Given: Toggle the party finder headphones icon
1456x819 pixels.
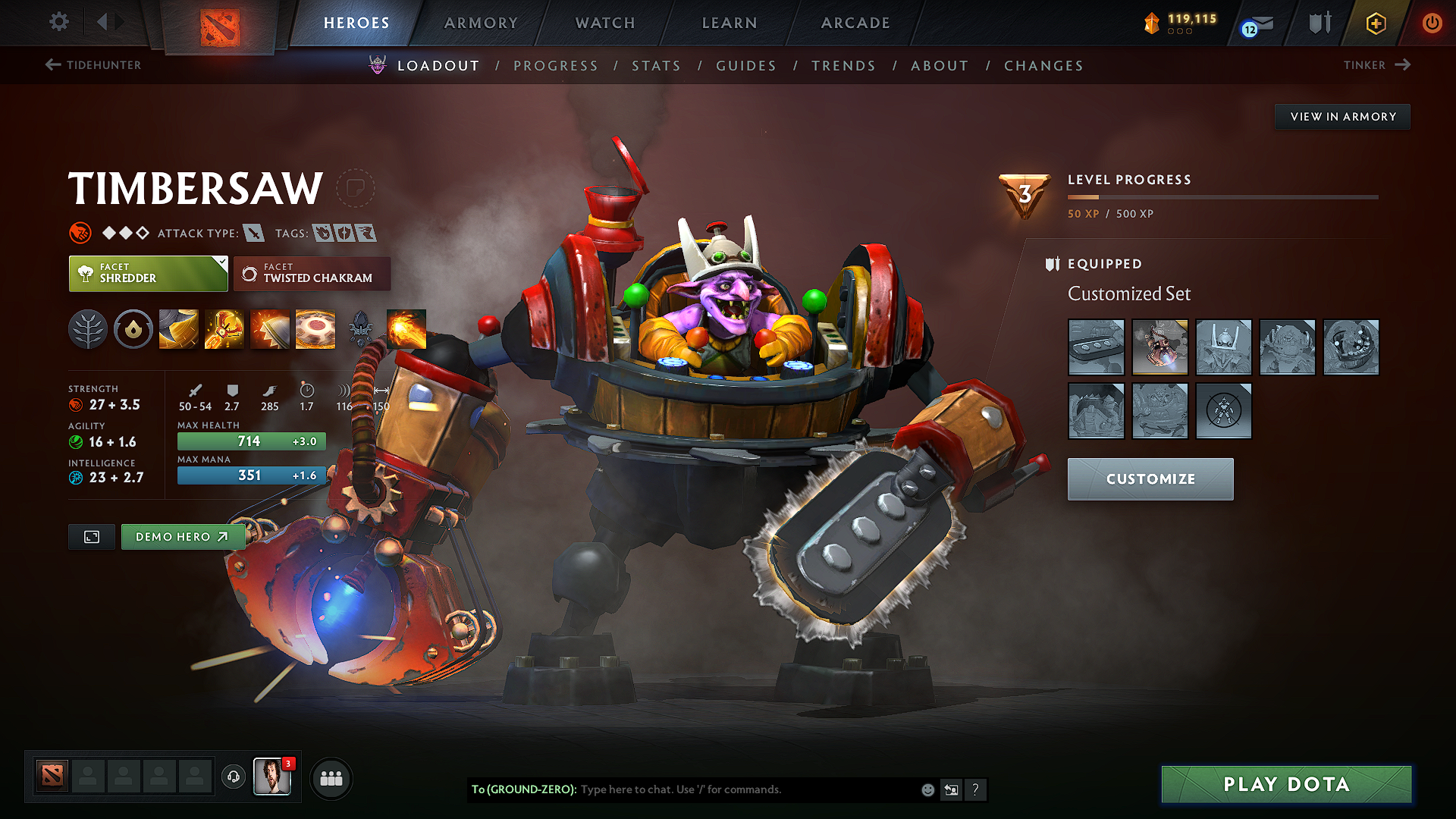Looking at the screenshot, I should click(233, 777).
